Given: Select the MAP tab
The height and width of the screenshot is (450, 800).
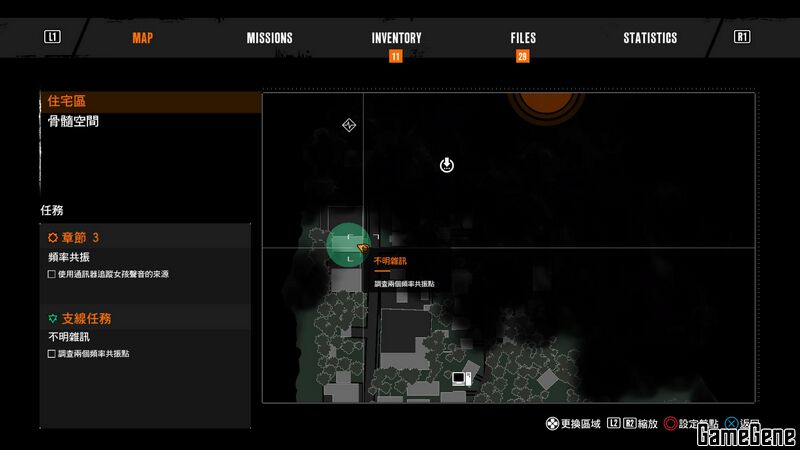Looking at the screenshot, I should click(143, 38).
